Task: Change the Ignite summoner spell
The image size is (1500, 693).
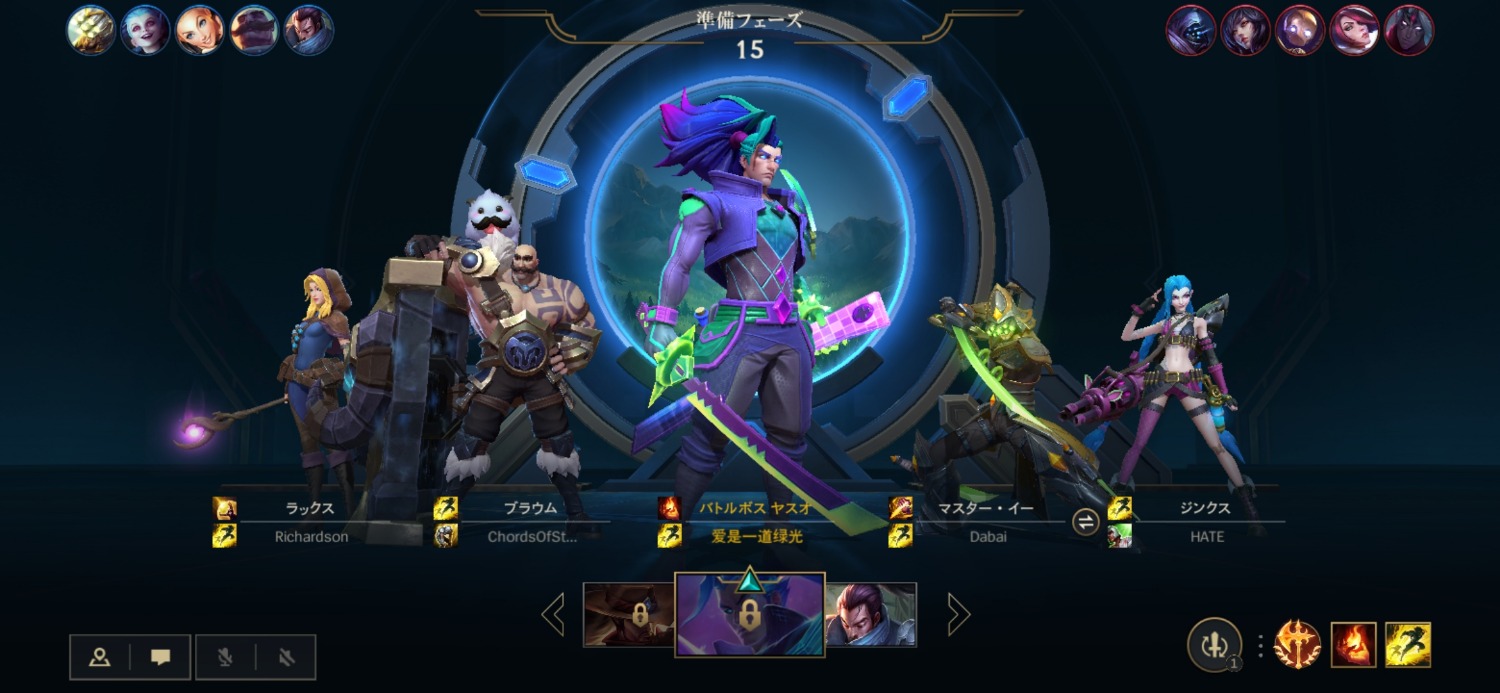Action: tap(1354, 645)
